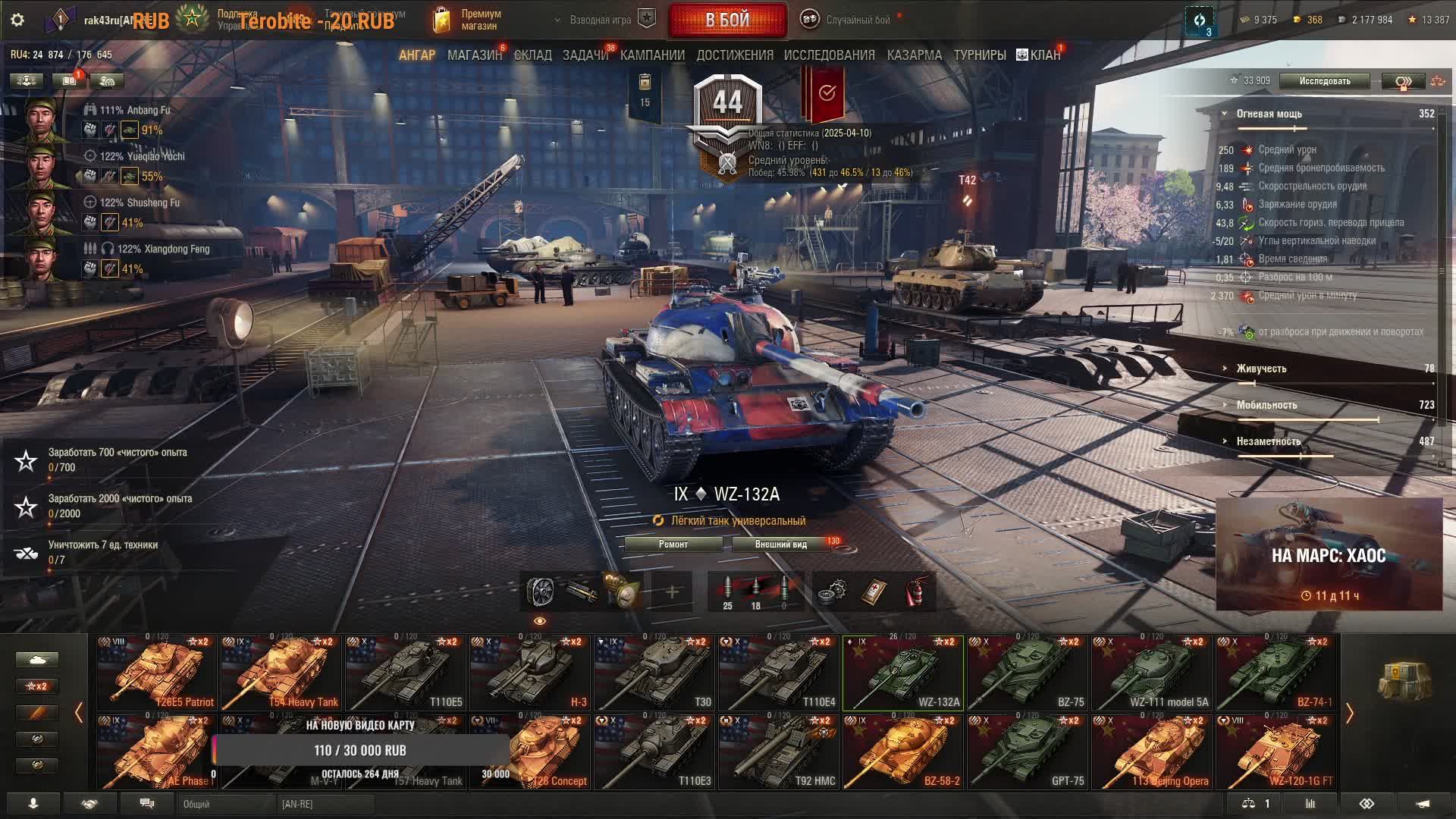Viewport: 1456px width, 819px height.
Task: Click the Исследовать research button
Action: click(x=1324, y=81)
